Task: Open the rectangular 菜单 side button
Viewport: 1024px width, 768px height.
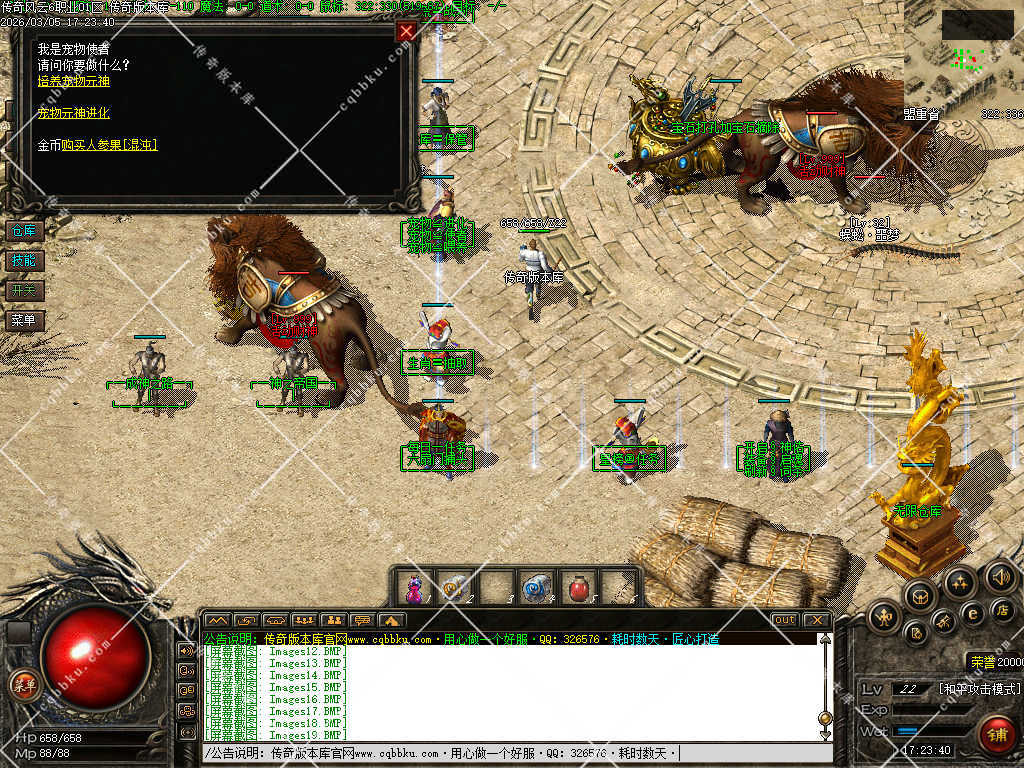Action: point(23,321)
